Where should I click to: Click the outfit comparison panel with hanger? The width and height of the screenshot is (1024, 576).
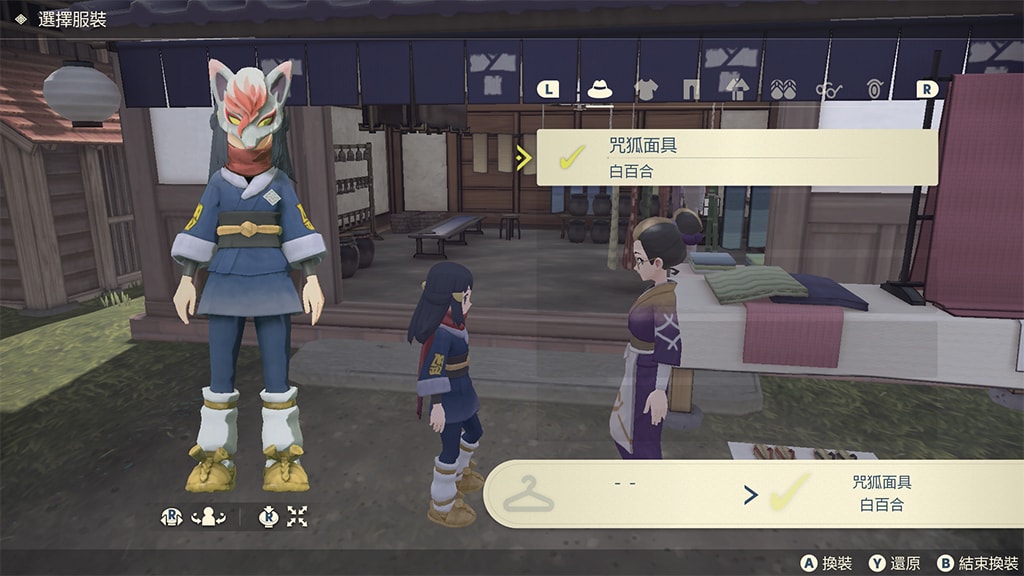[752, 493]
